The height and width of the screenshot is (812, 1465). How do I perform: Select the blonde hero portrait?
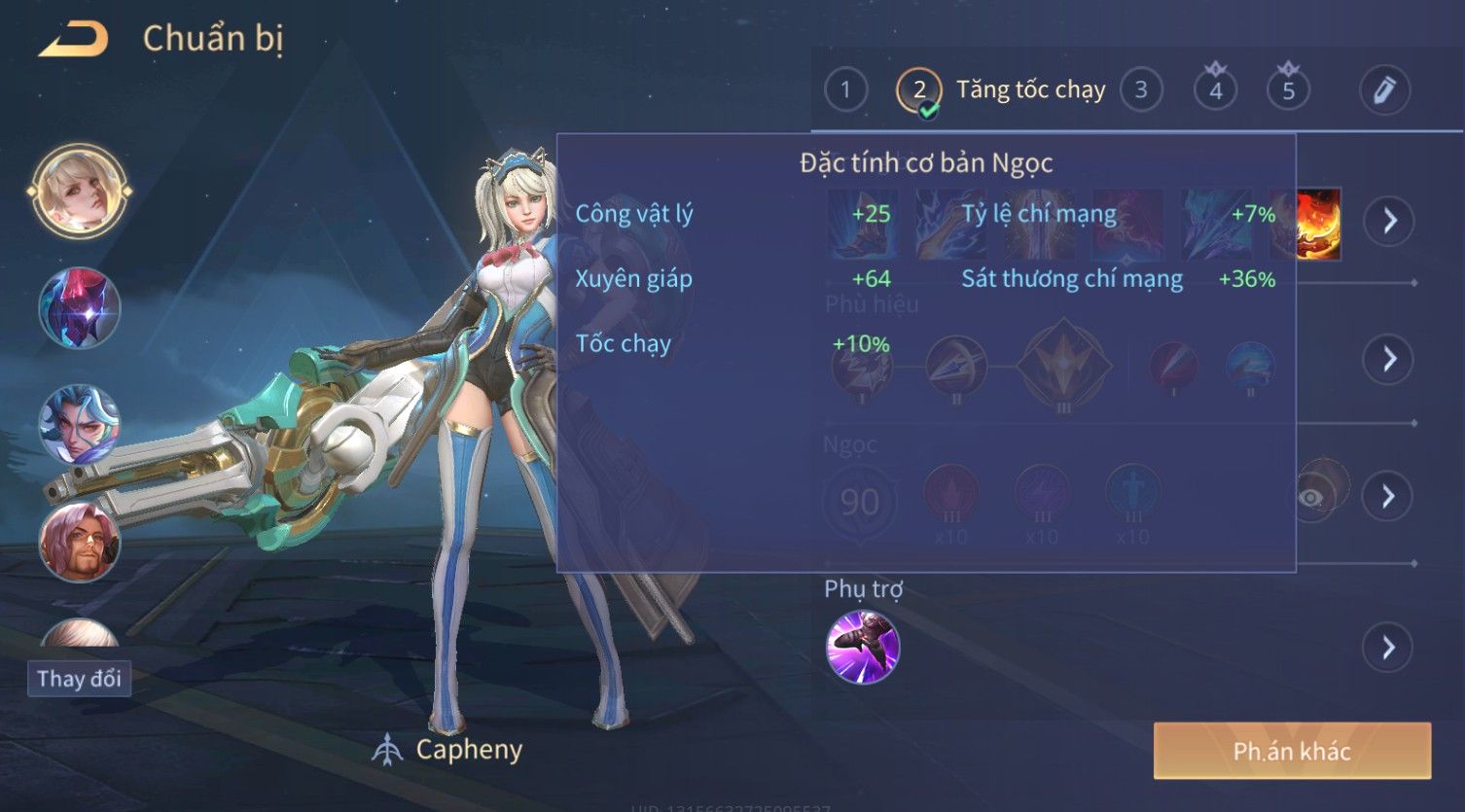(x=79, y=191)
